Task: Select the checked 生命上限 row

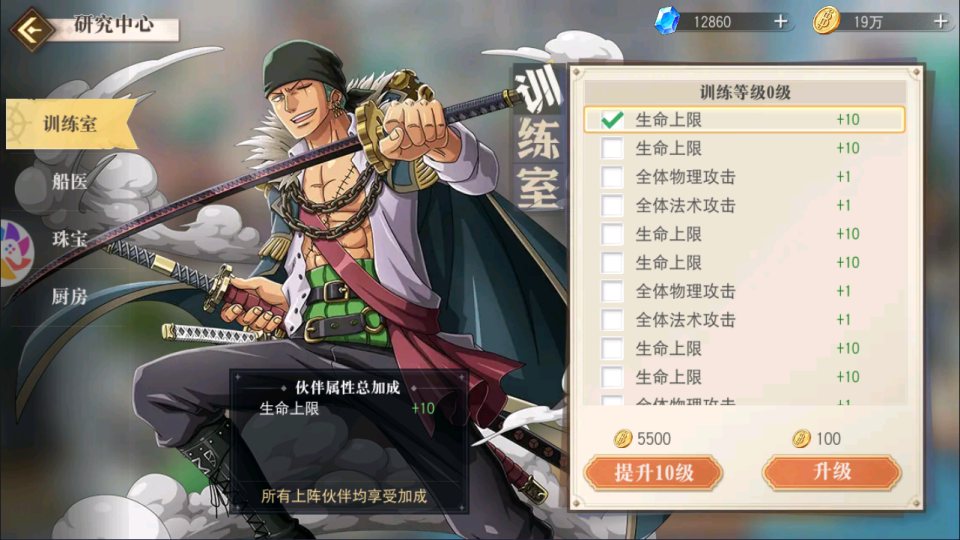Action: pos(744,120)
